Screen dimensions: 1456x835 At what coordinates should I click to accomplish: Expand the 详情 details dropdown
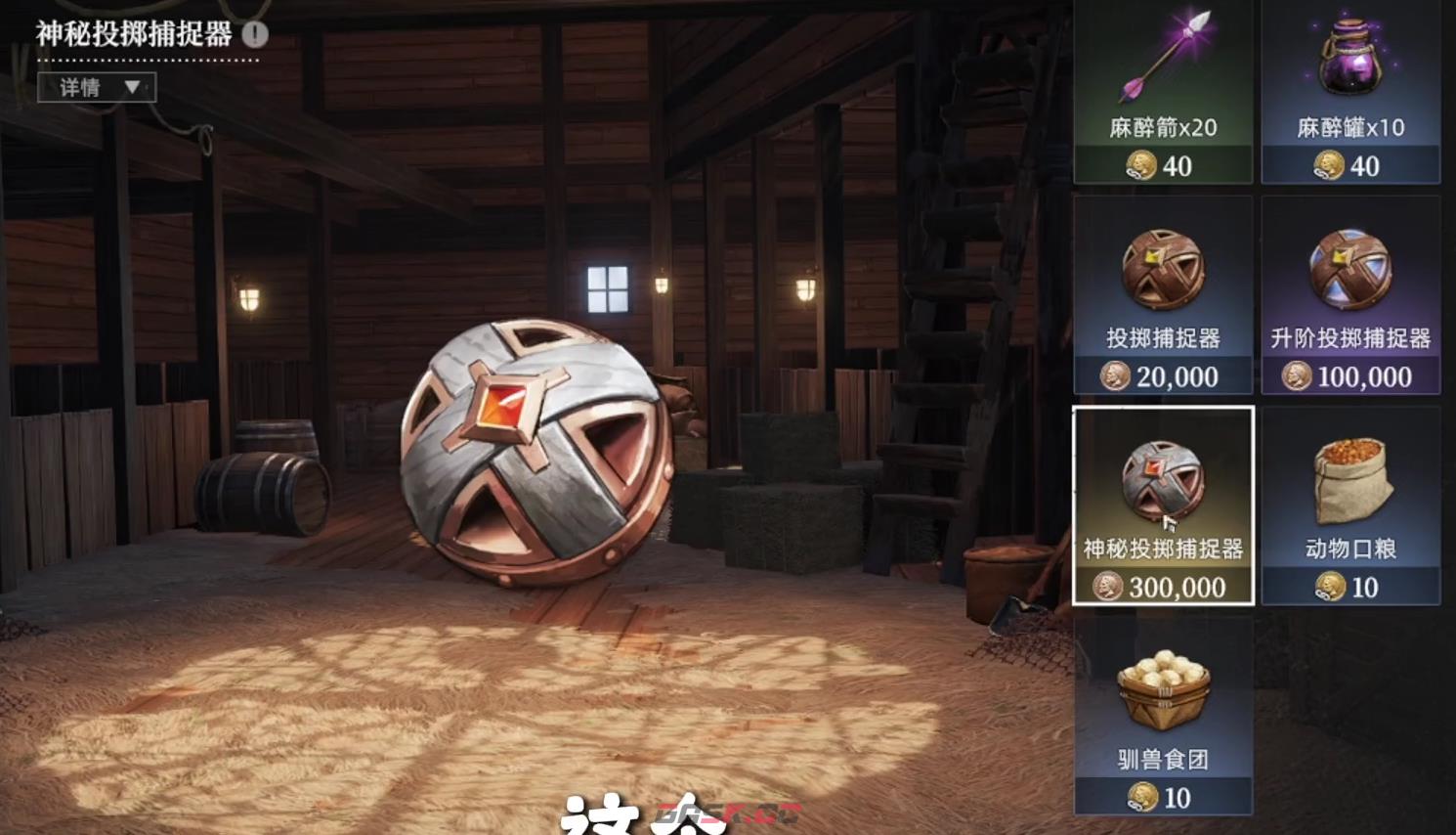click(97, 88)
